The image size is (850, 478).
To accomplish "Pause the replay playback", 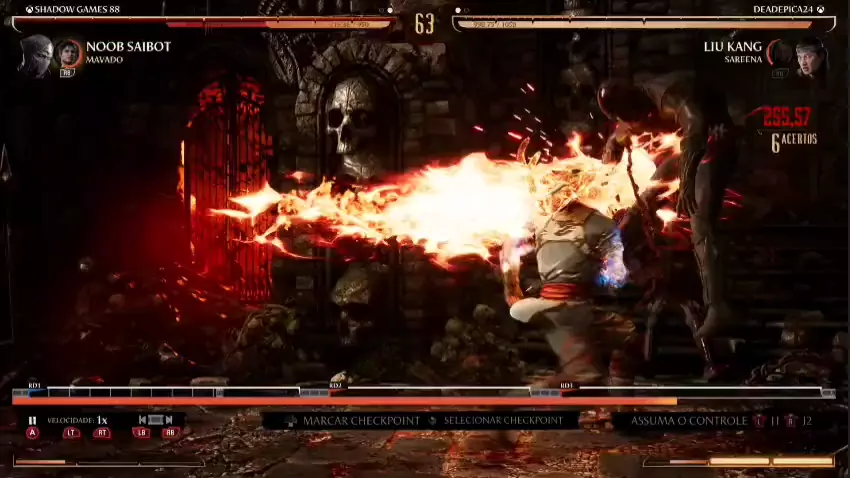I will pyautogui.click(x=32, y=421).
